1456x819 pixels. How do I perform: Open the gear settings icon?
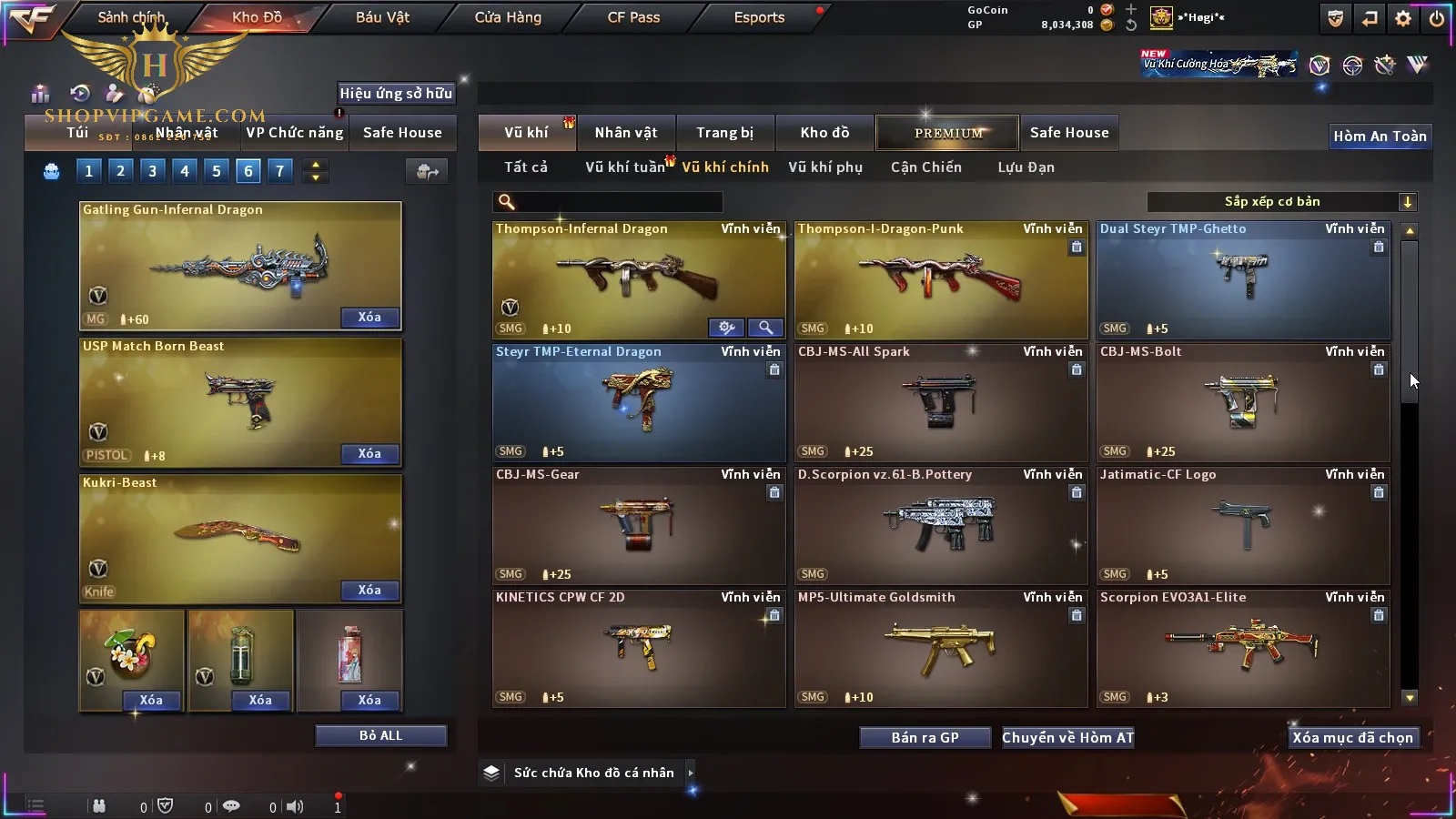point(1403,18)
